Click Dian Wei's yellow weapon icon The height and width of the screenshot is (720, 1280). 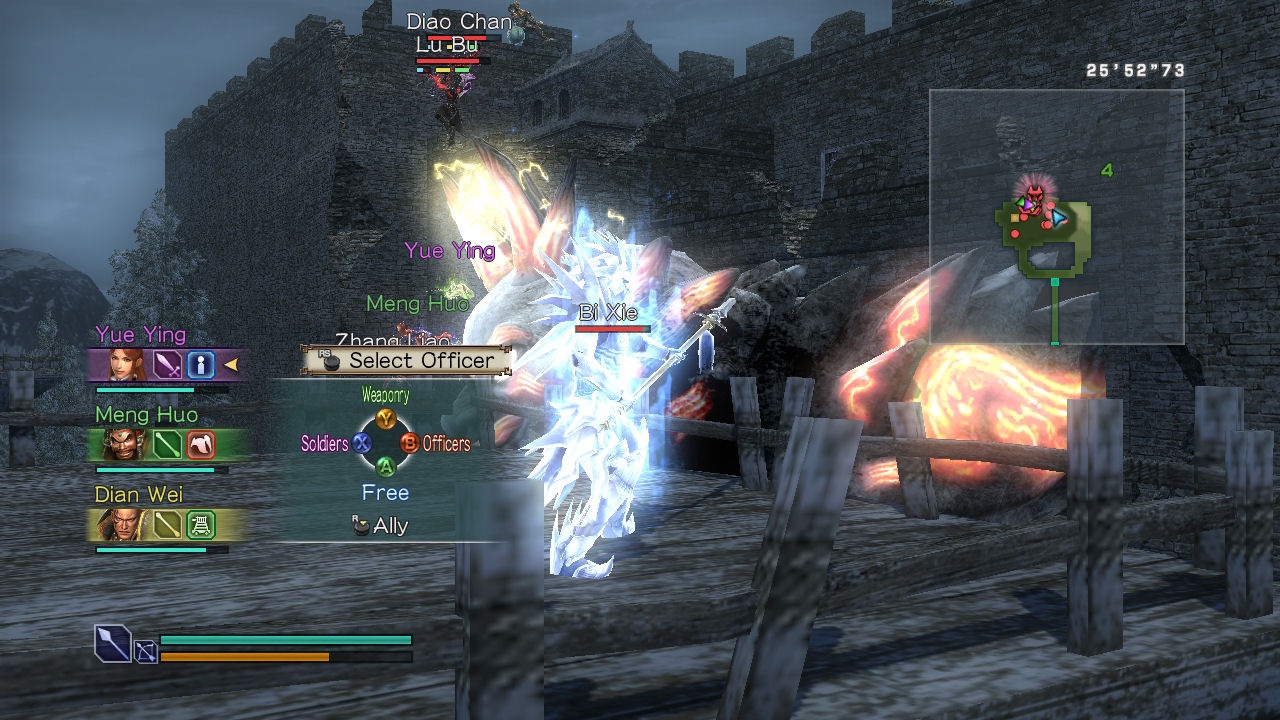click(167, 524)
